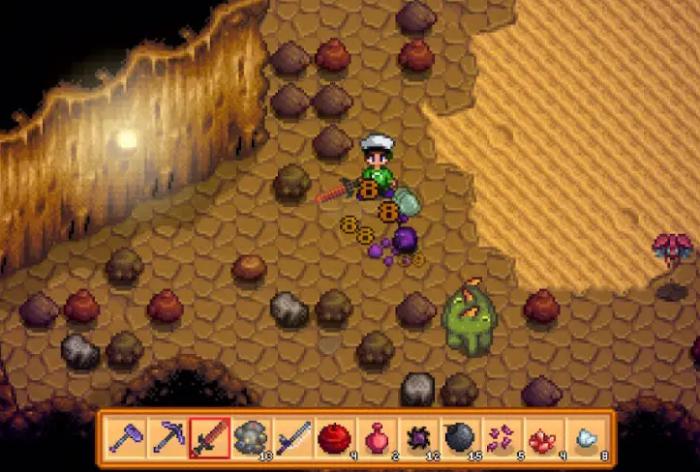
Task: Equip the pickaxe from the toolbar
Action: [x=167, y=438]
